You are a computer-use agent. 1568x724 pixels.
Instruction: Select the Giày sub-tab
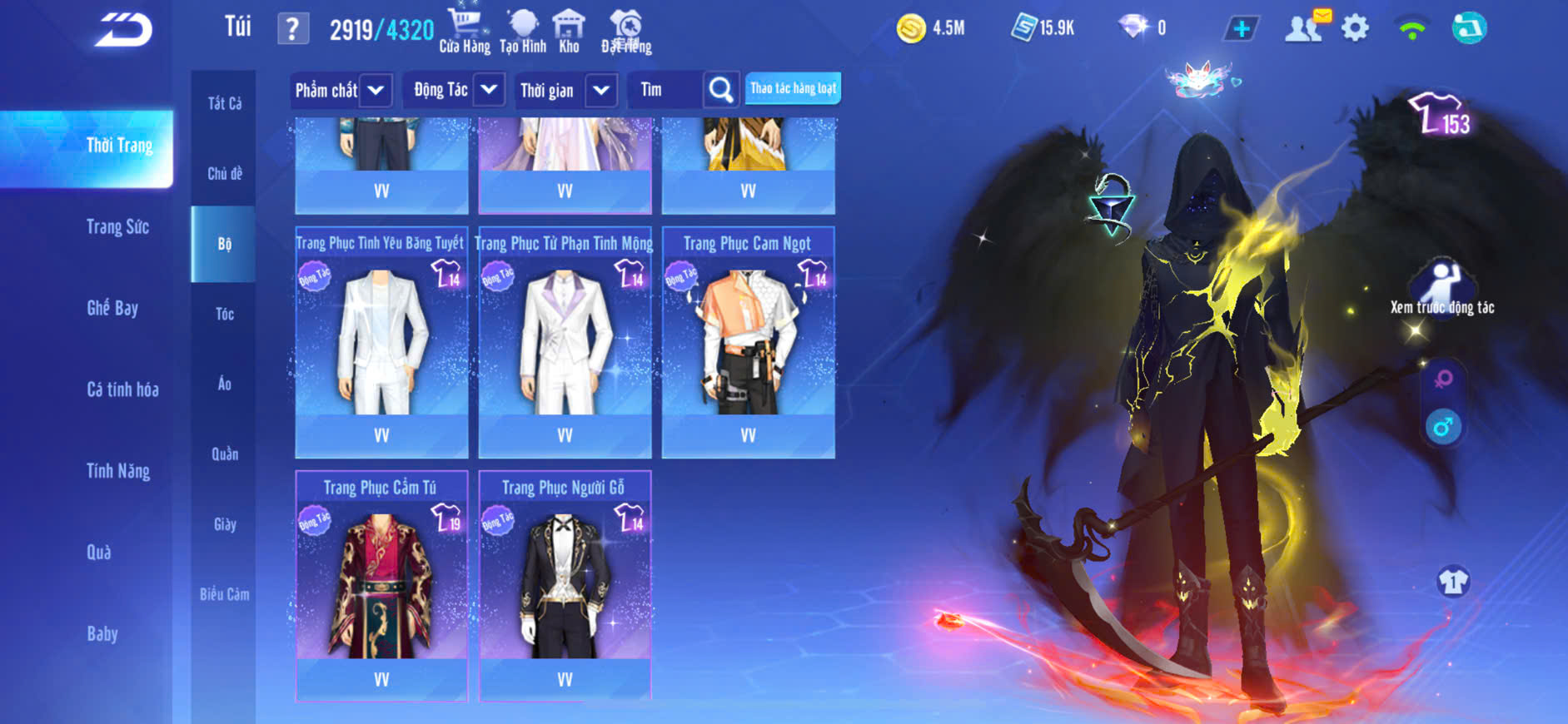tap(224, 524)
